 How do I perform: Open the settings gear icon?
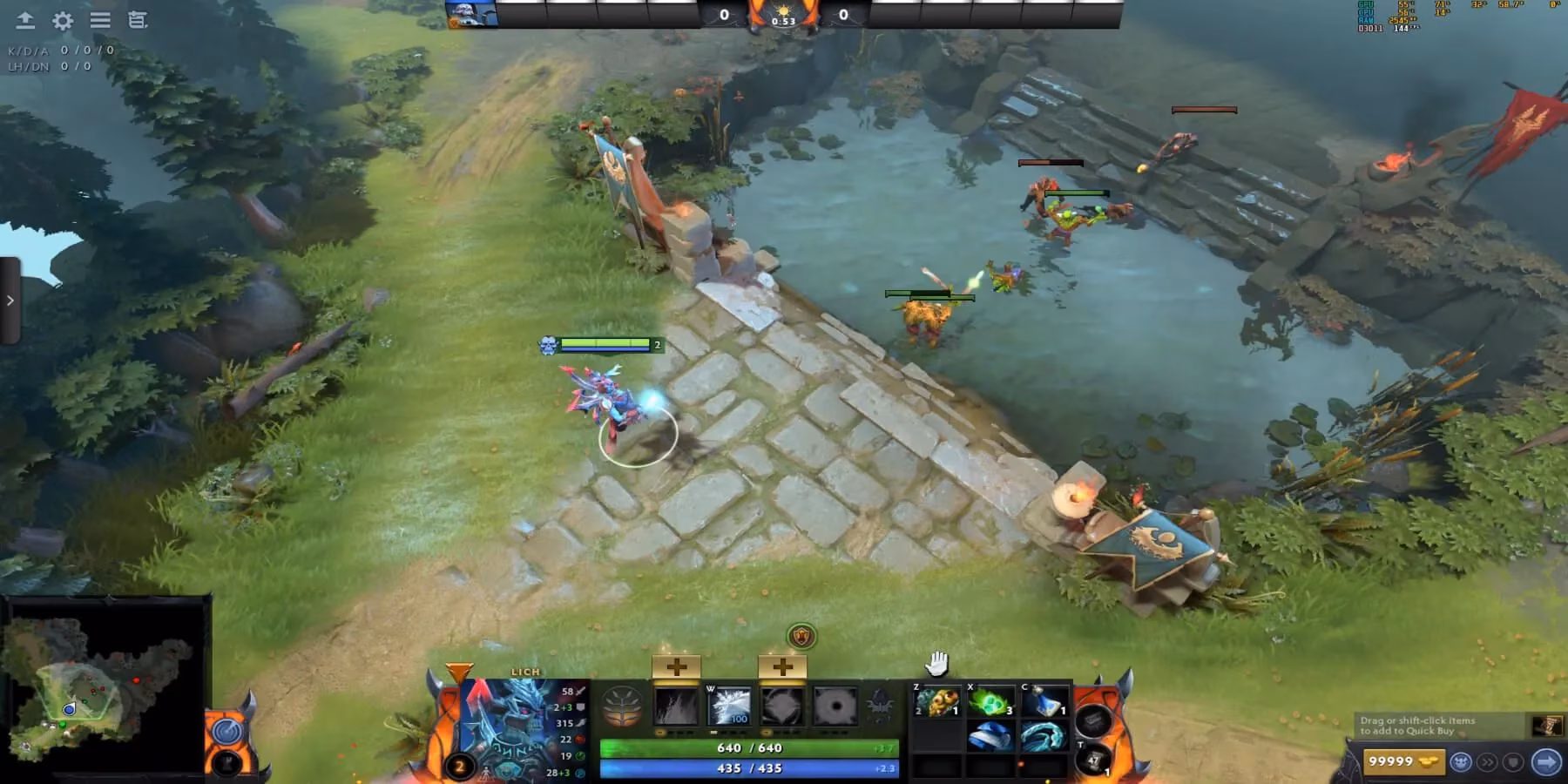[60, 20]
